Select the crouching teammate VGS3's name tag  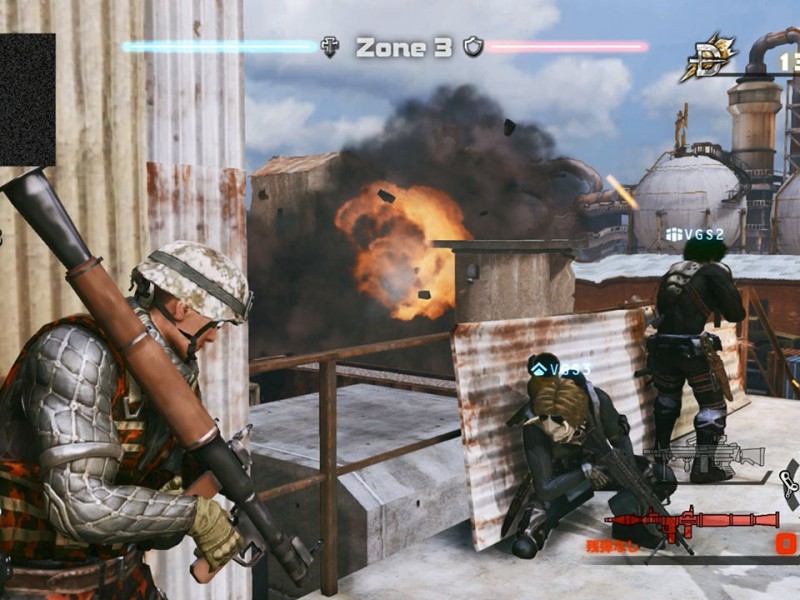pos(561,369)
